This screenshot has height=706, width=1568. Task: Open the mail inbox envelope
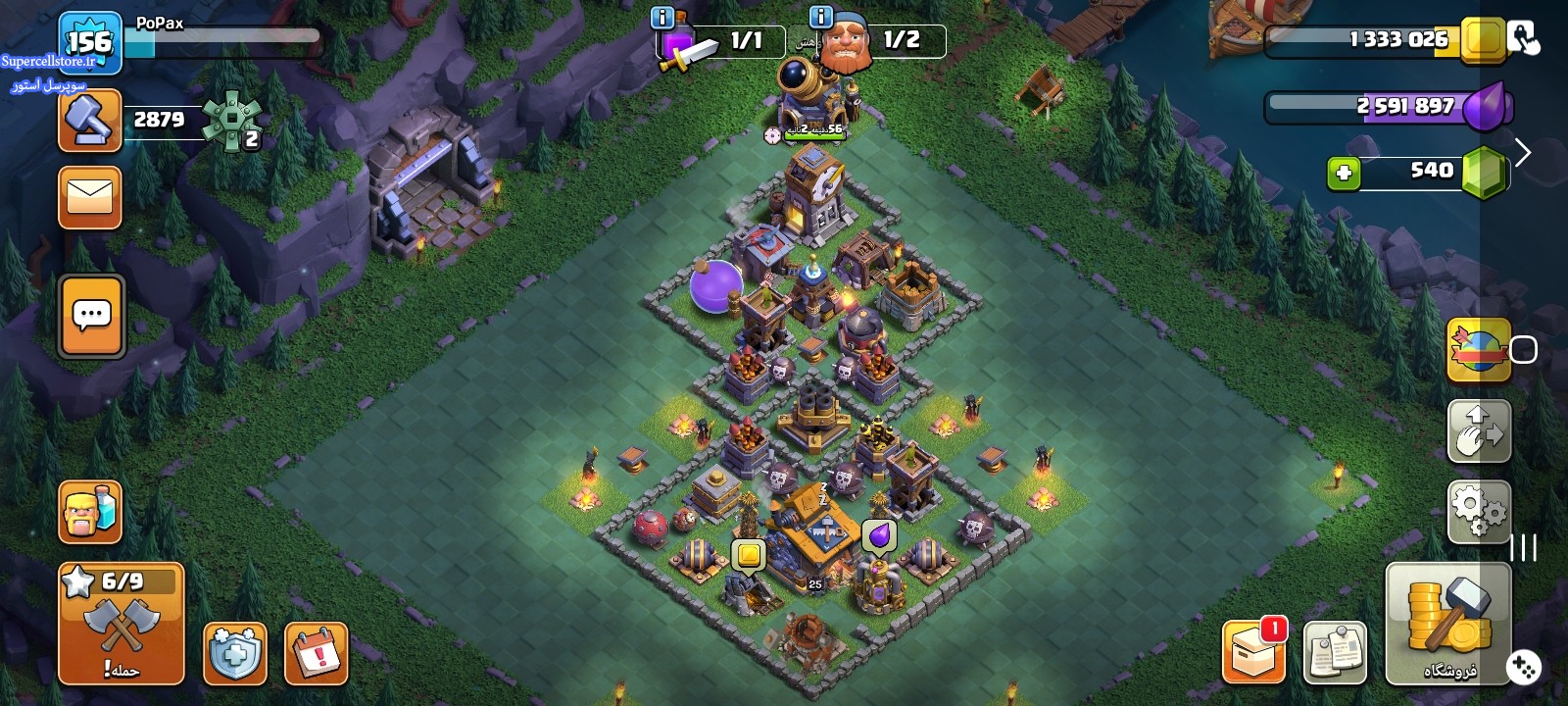(90, 197)
